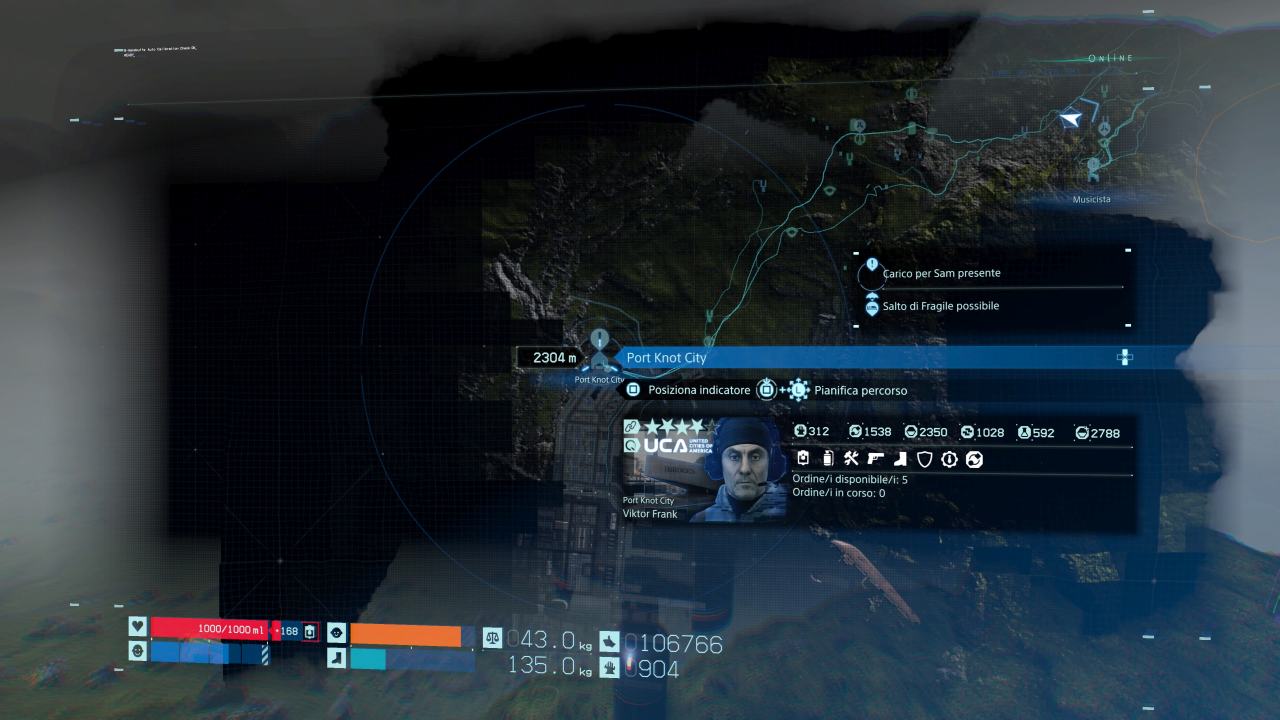Click the Port Knot City map marker
1280x720 pixels.
click(x=599, y=357)
